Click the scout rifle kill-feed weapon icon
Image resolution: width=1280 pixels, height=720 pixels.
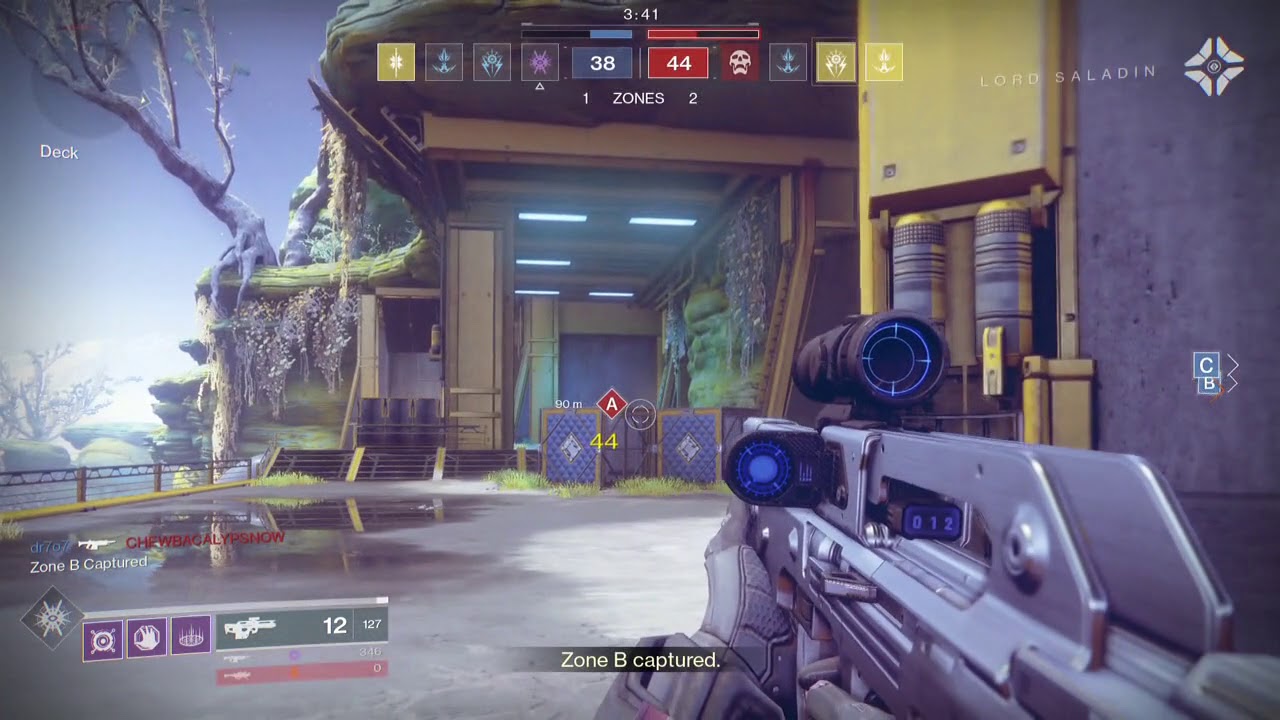coord(97,541)
